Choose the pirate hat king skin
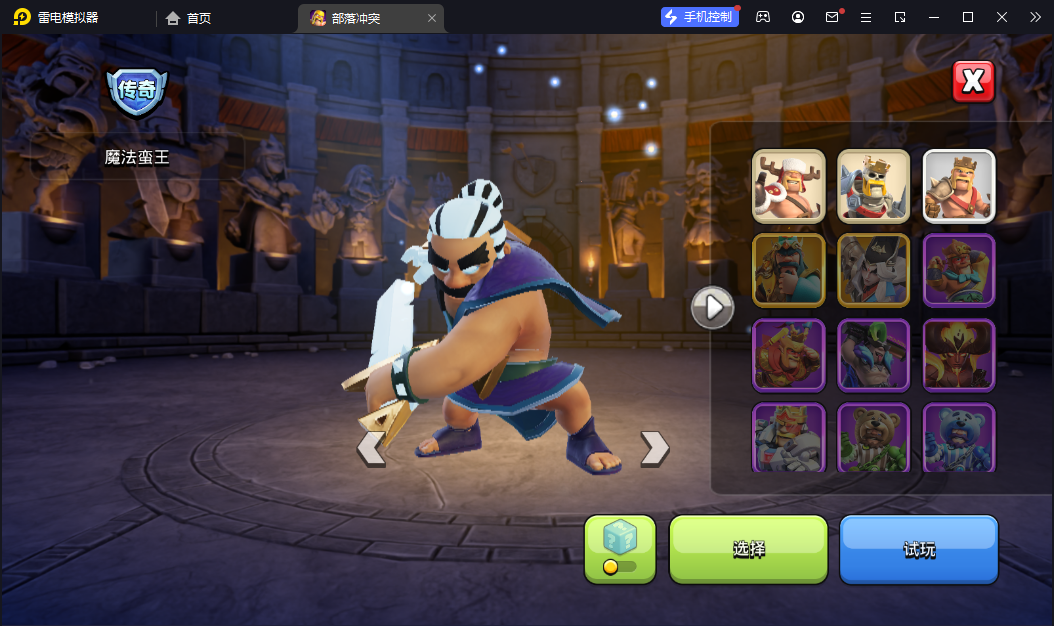 point(873,270)
